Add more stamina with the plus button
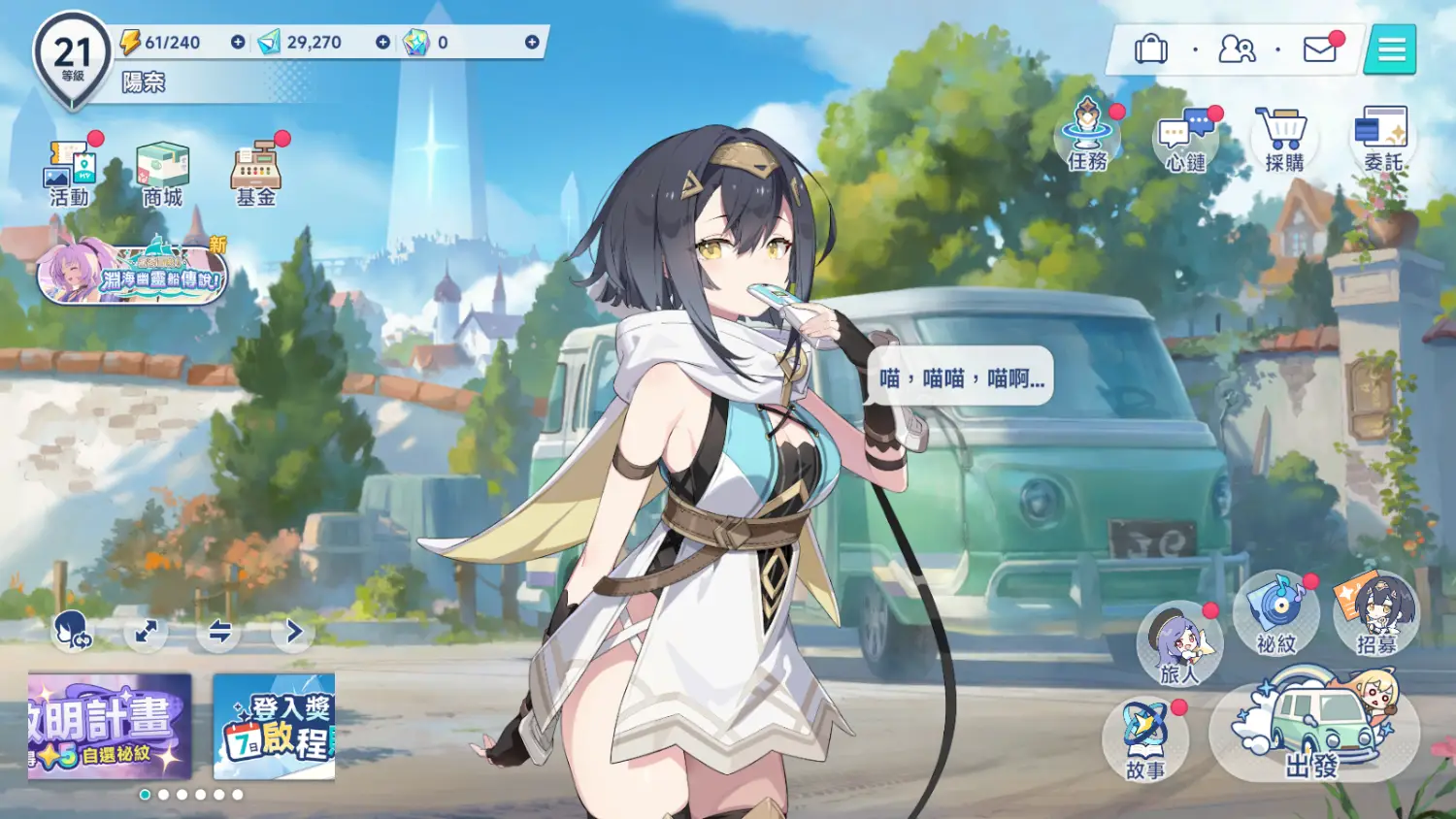The image size is (1456, 819). point(238,43)
